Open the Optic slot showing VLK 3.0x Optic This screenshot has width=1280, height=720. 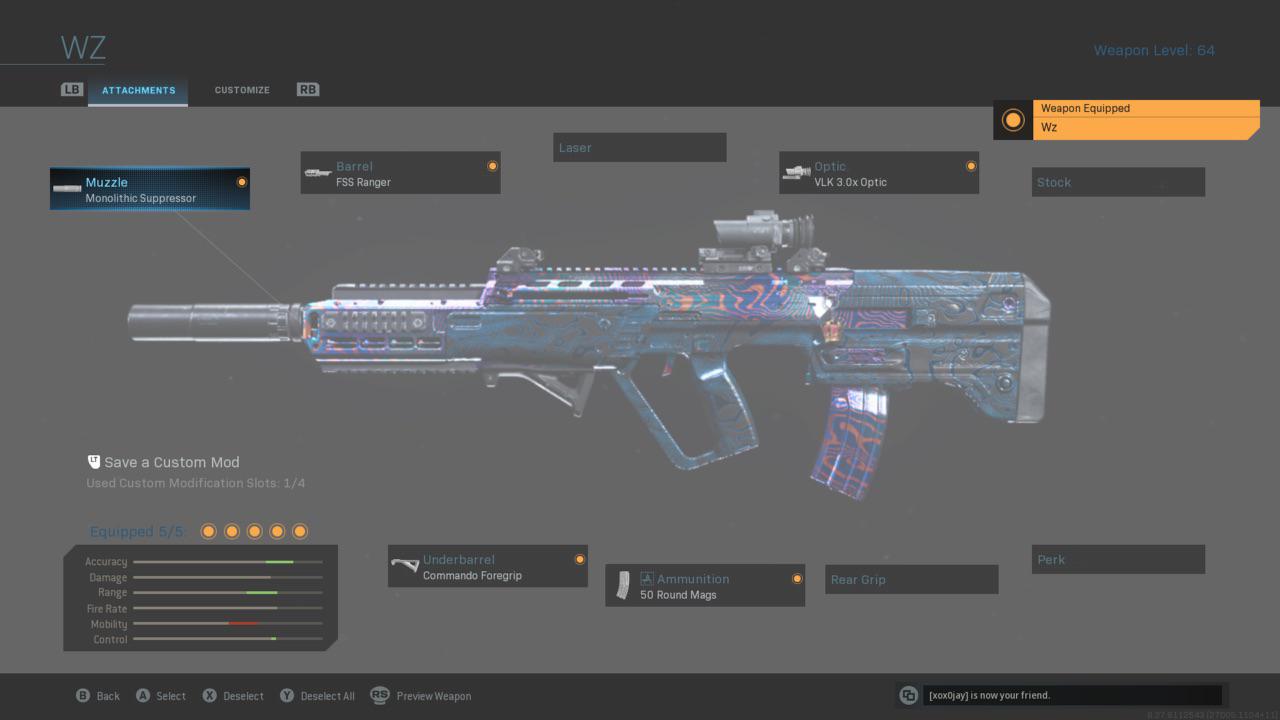tap(797, 172)
